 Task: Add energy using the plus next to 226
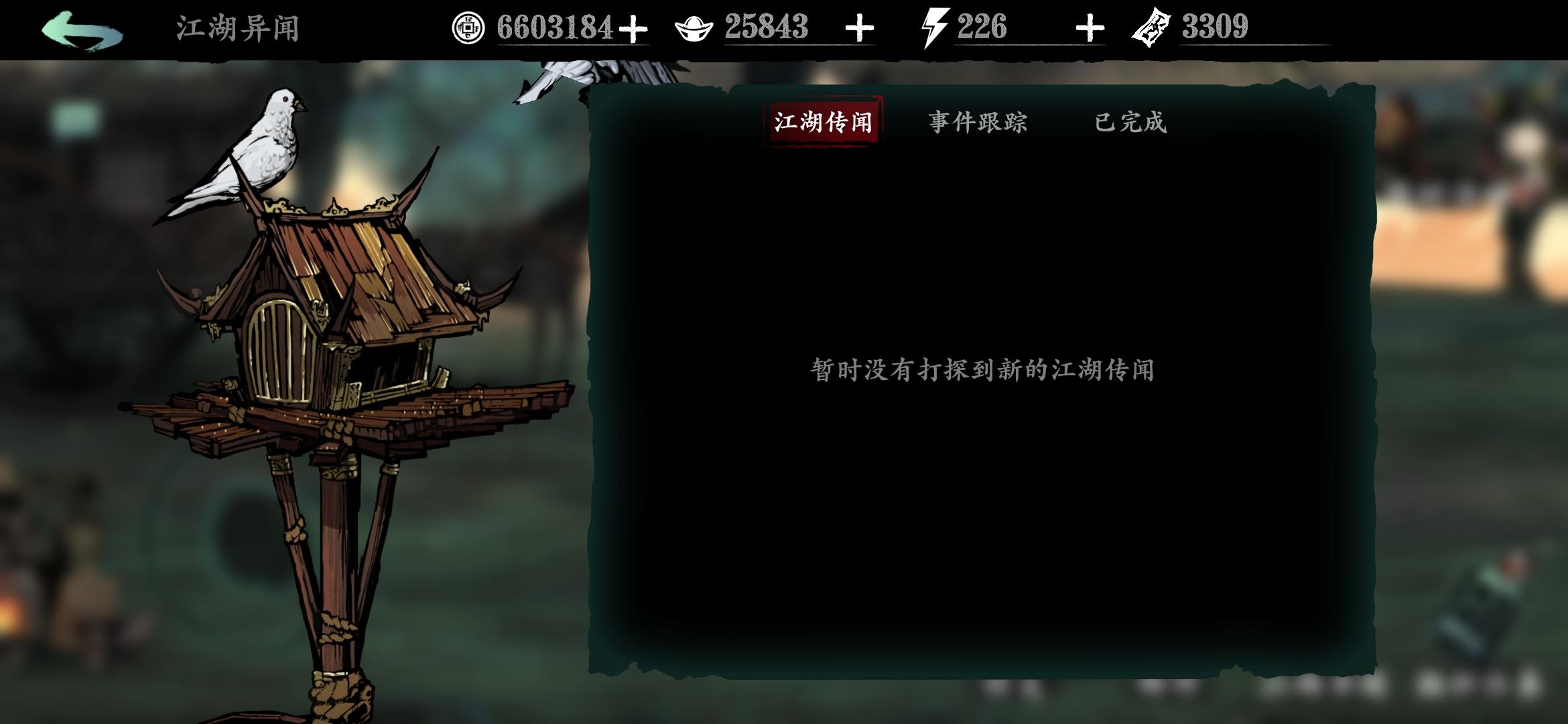pos(1090,28)
